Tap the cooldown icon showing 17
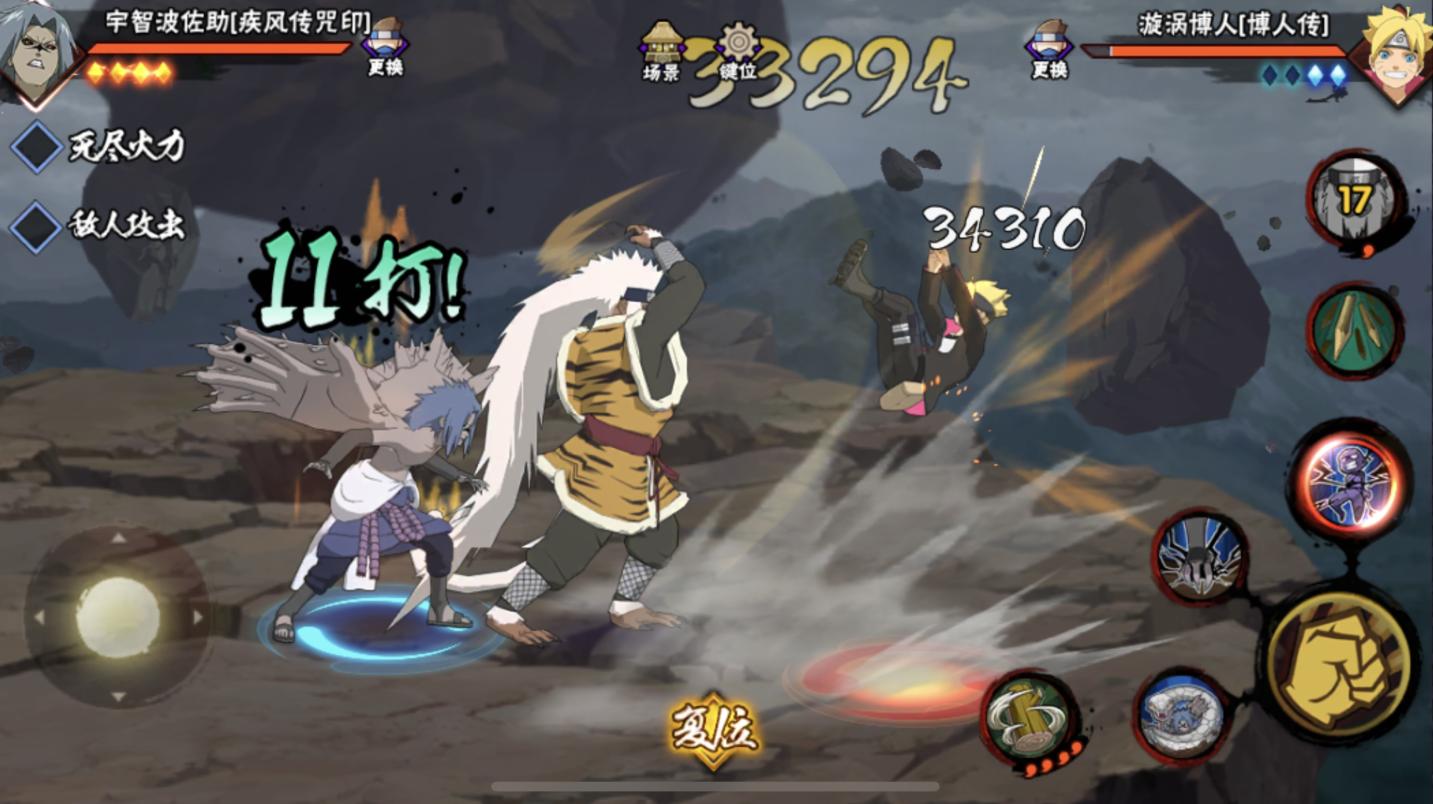 (1355, 200)
